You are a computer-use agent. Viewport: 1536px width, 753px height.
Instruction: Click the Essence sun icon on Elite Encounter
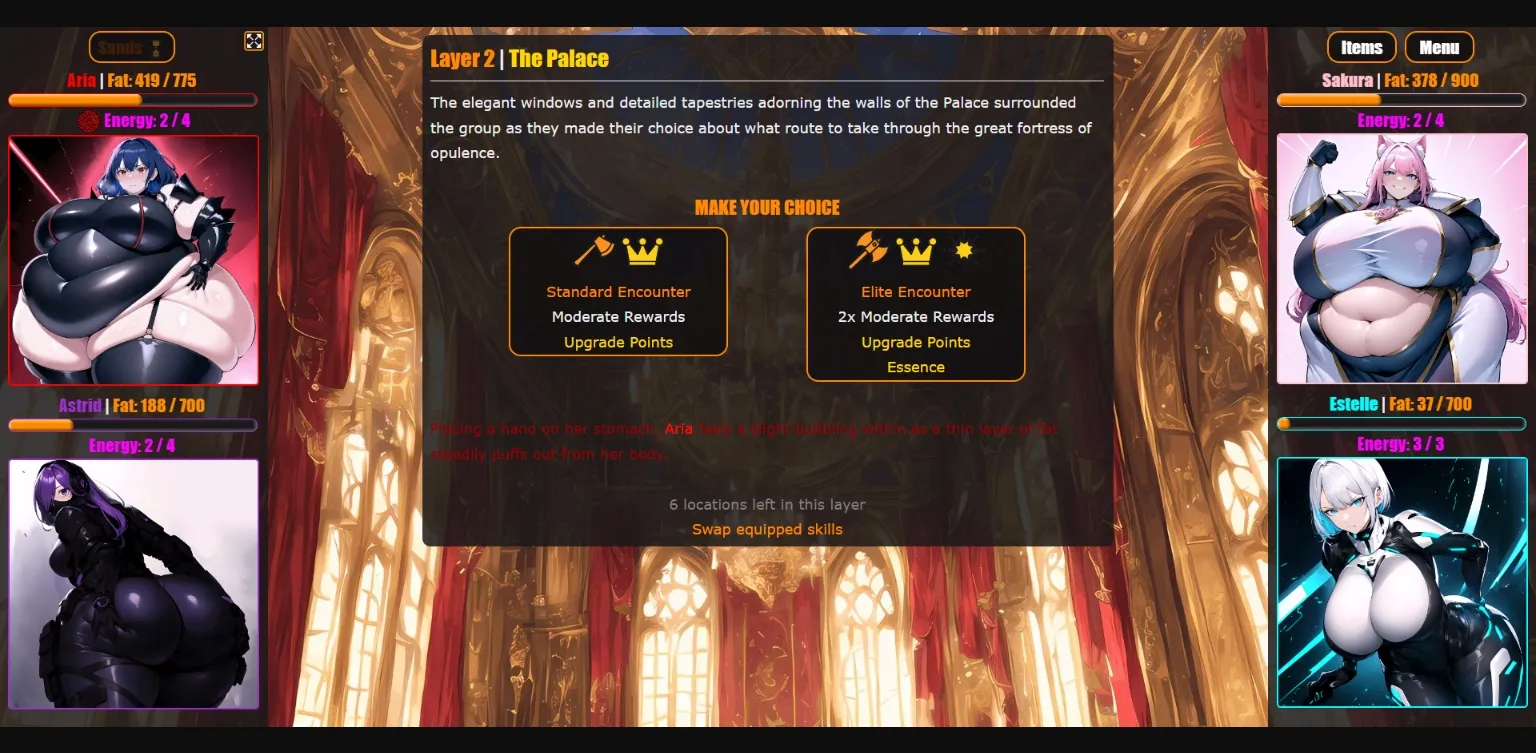pyautogui.click(x=963, y=253)
